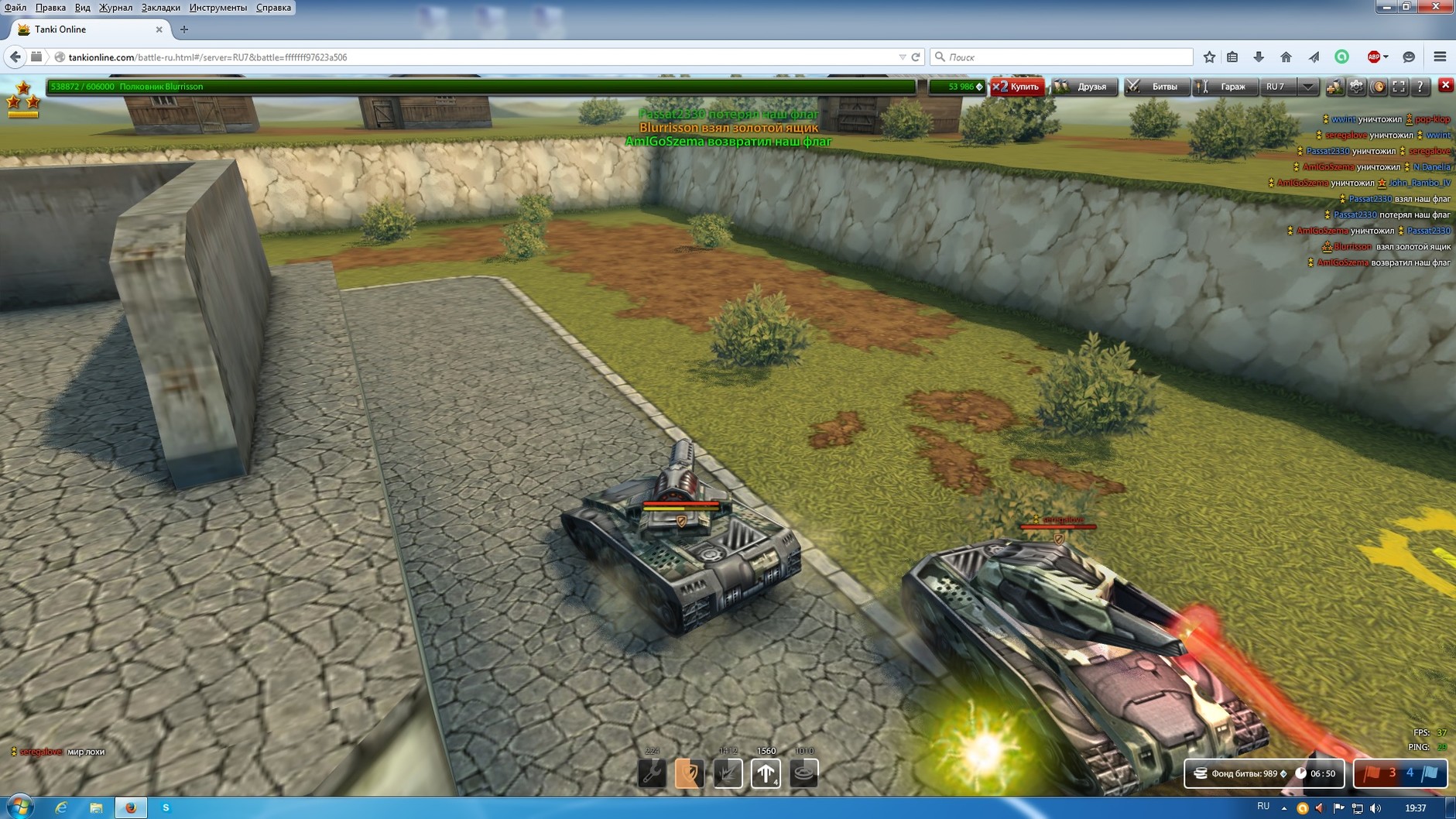Reload the browser page
Image resolution: width=1456 pixels, height=819 pixels.
pyautogui.click(x=916, y=57)
